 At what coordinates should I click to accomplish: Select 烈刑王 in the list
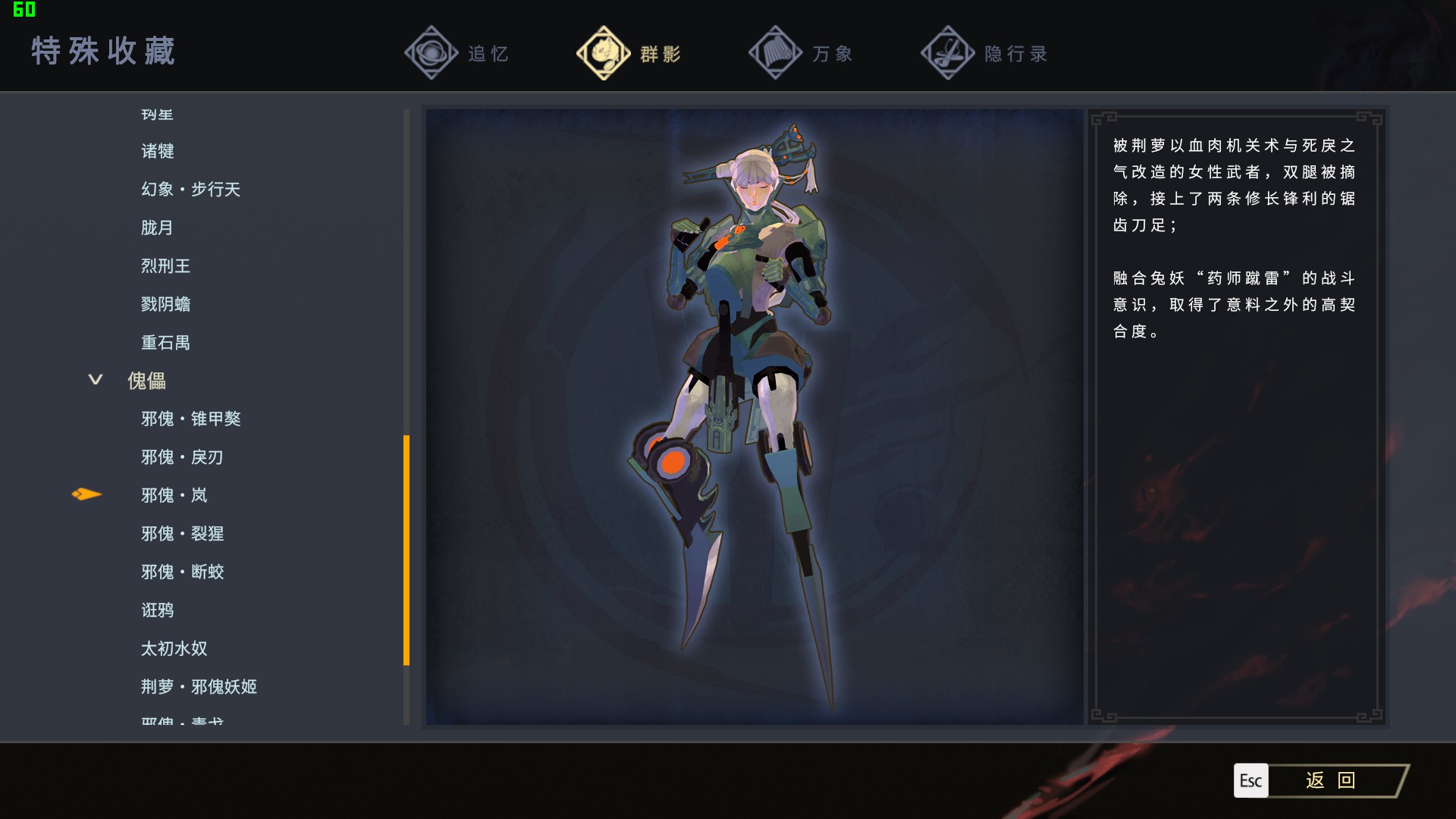click(165, 266)
